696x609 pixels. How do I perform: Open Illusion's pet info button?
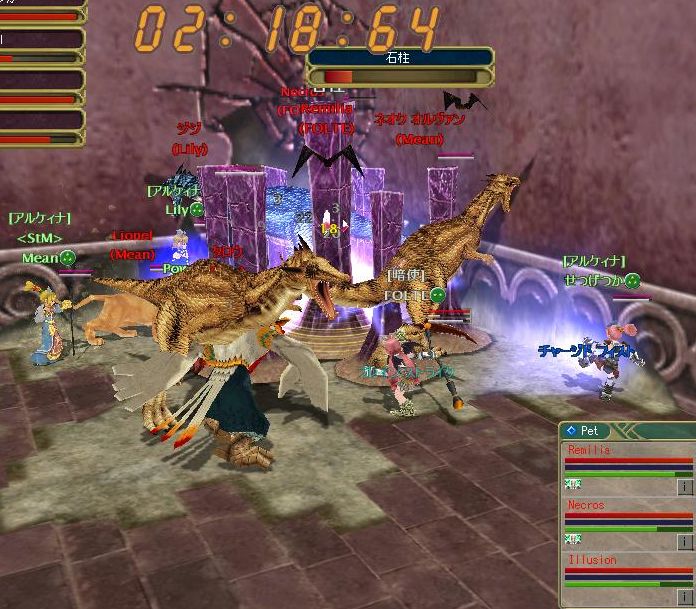(685, 596)
